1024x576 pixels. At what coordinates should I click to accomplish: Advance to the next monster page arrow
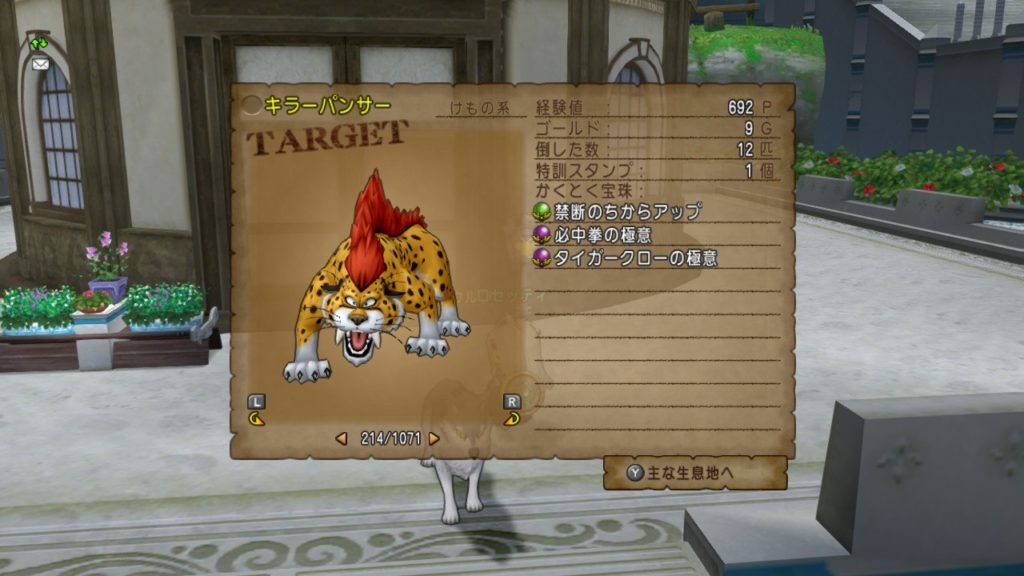434,438
